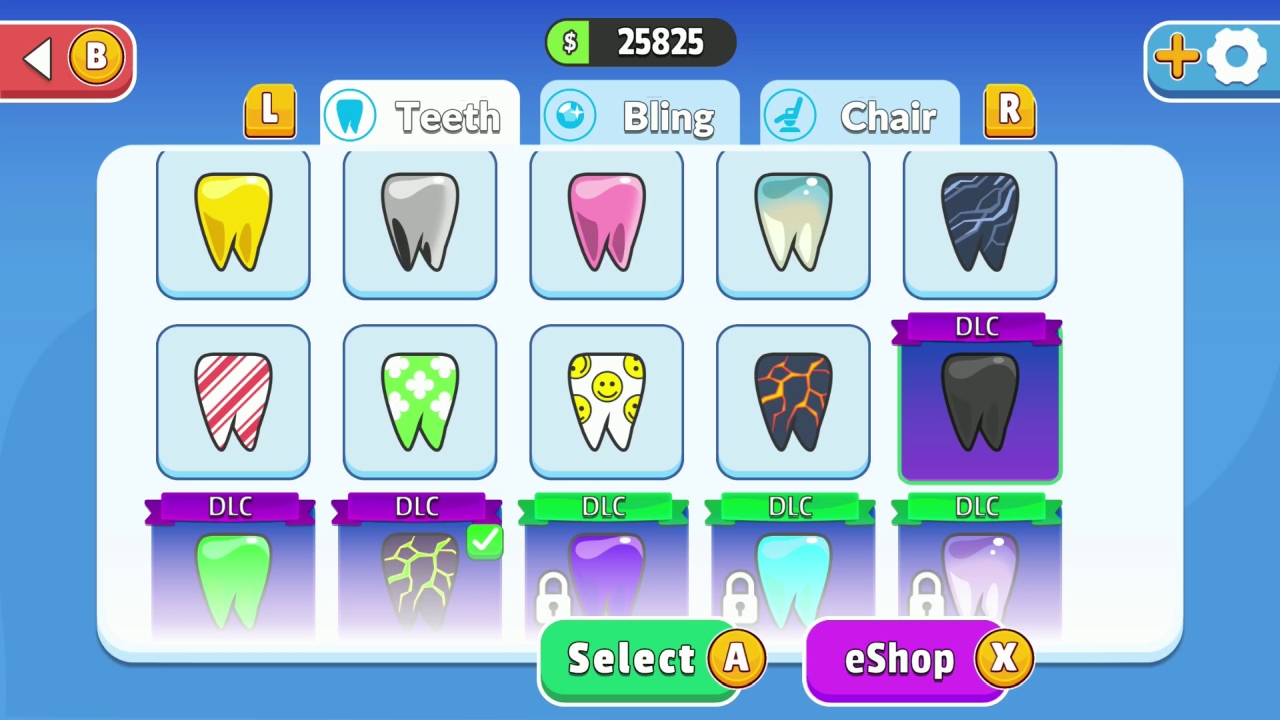Click the plus icon near settings
1280x720 pixels.
(x=1176, y=57)
